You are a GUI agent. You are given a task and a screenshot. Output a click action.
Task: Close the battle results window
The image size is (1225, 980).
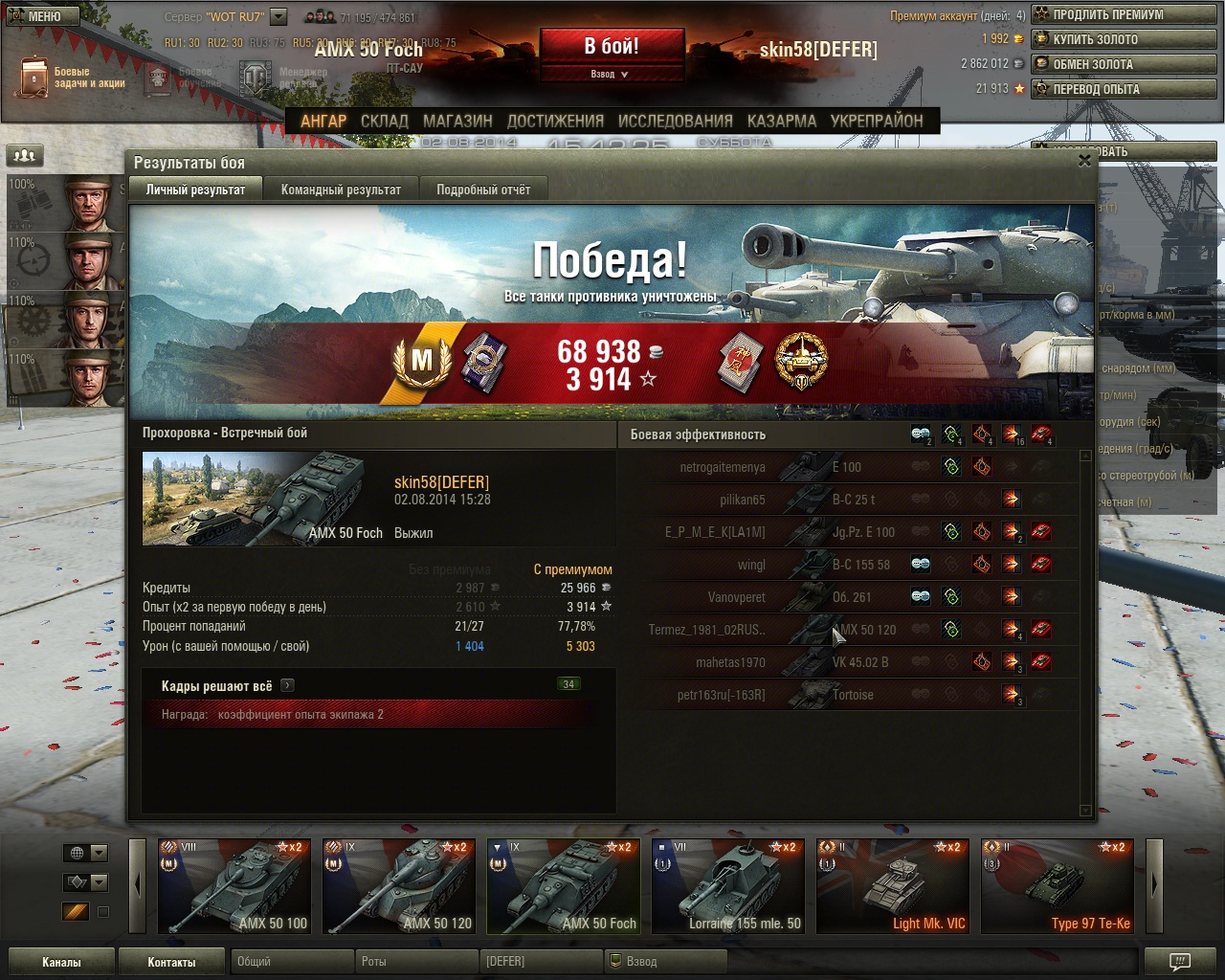(1084, 161)
